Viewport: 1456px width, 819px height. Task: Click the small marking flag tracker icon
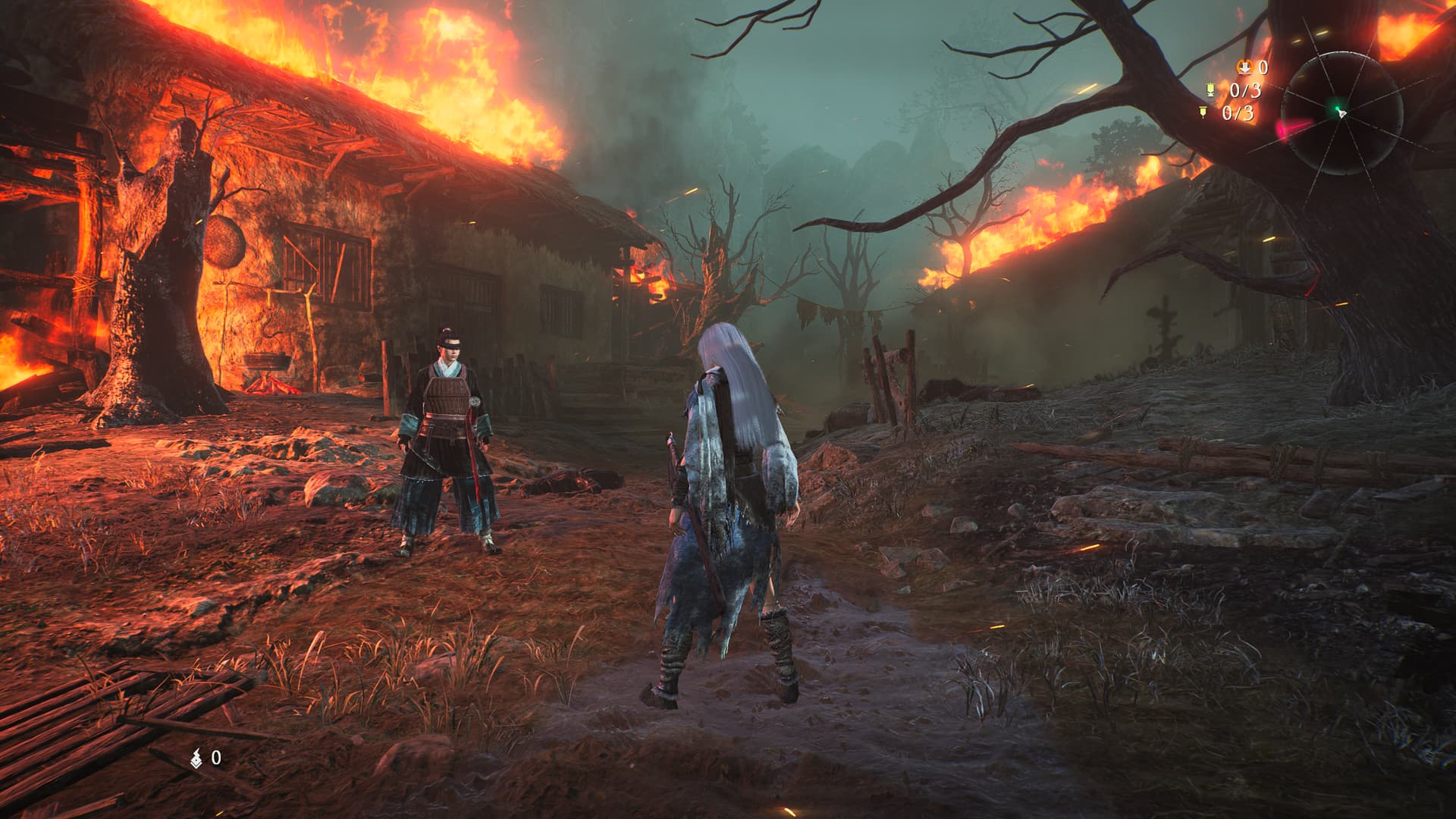tap(1203, 114)
